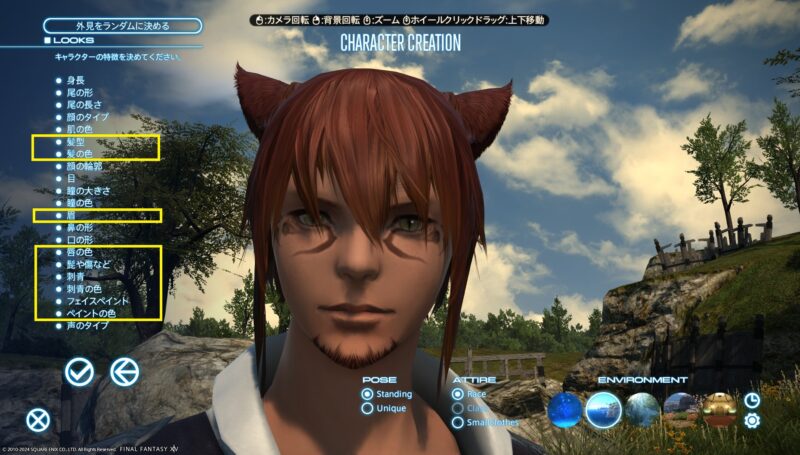Pick the dark blue environment orb
This screenshot has height=455, width=800.
[564, 408]
